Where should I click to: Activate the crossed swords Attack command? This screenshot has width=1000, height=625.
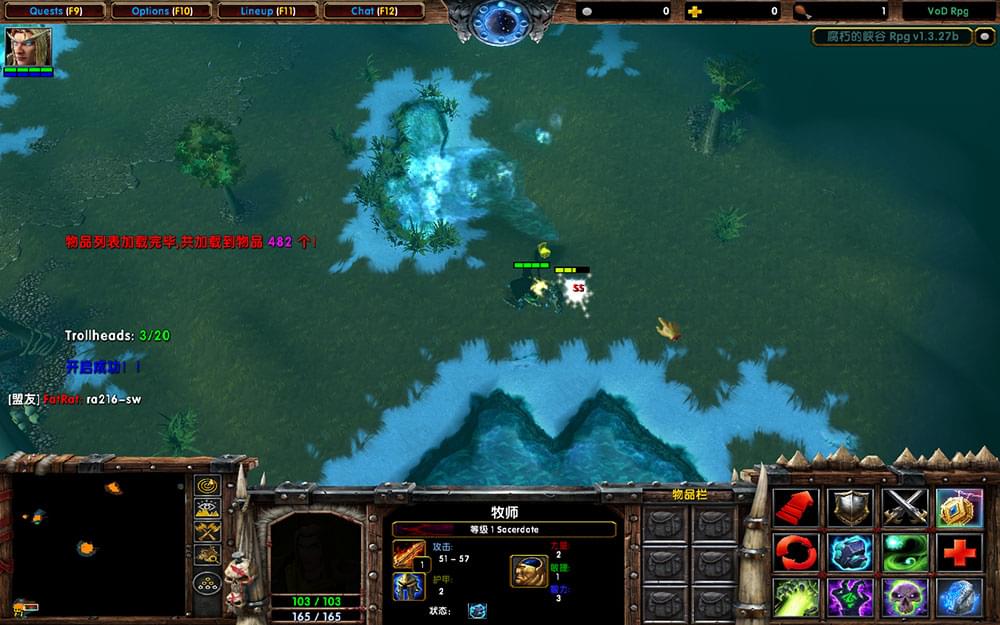point(905,507)
